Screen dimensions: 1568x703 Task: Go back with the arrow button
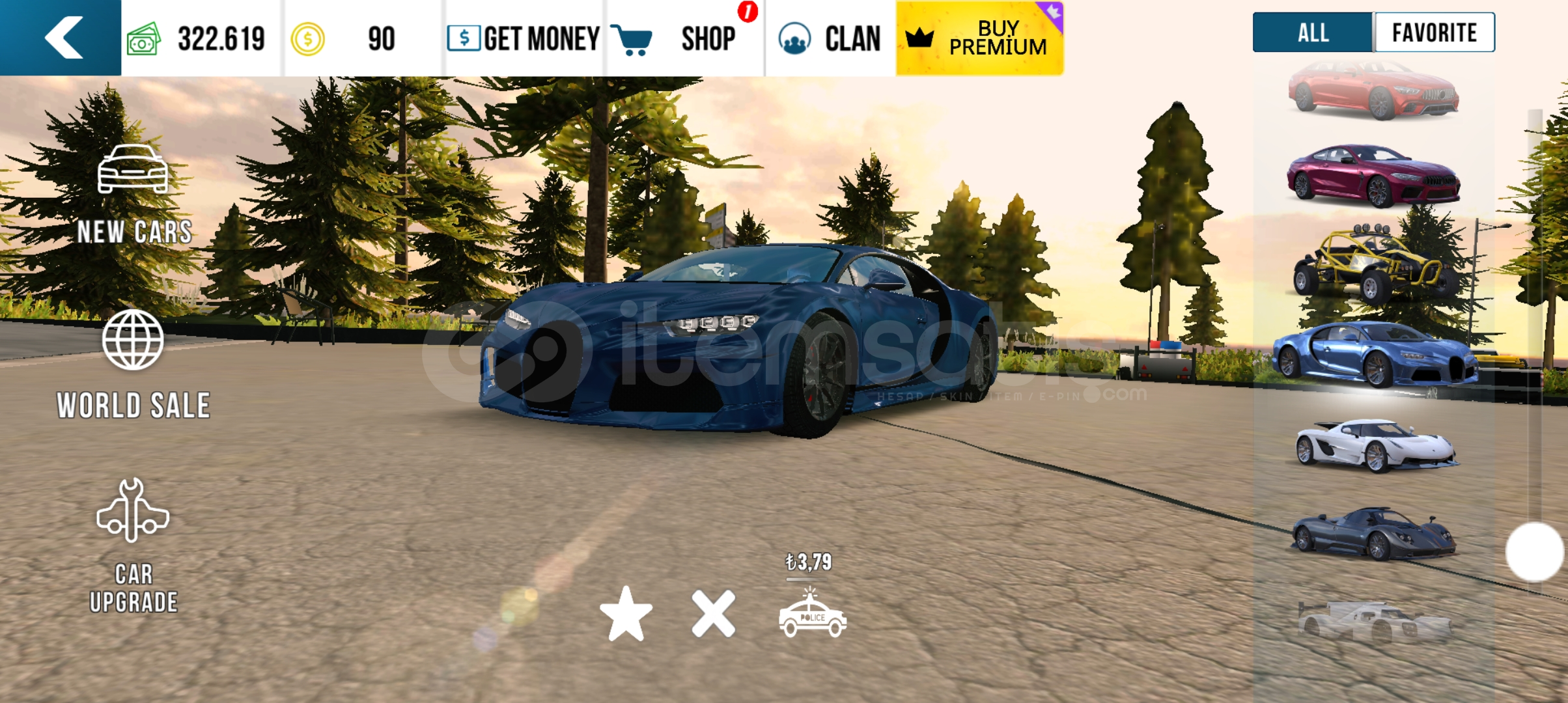(x=62, y=38)
